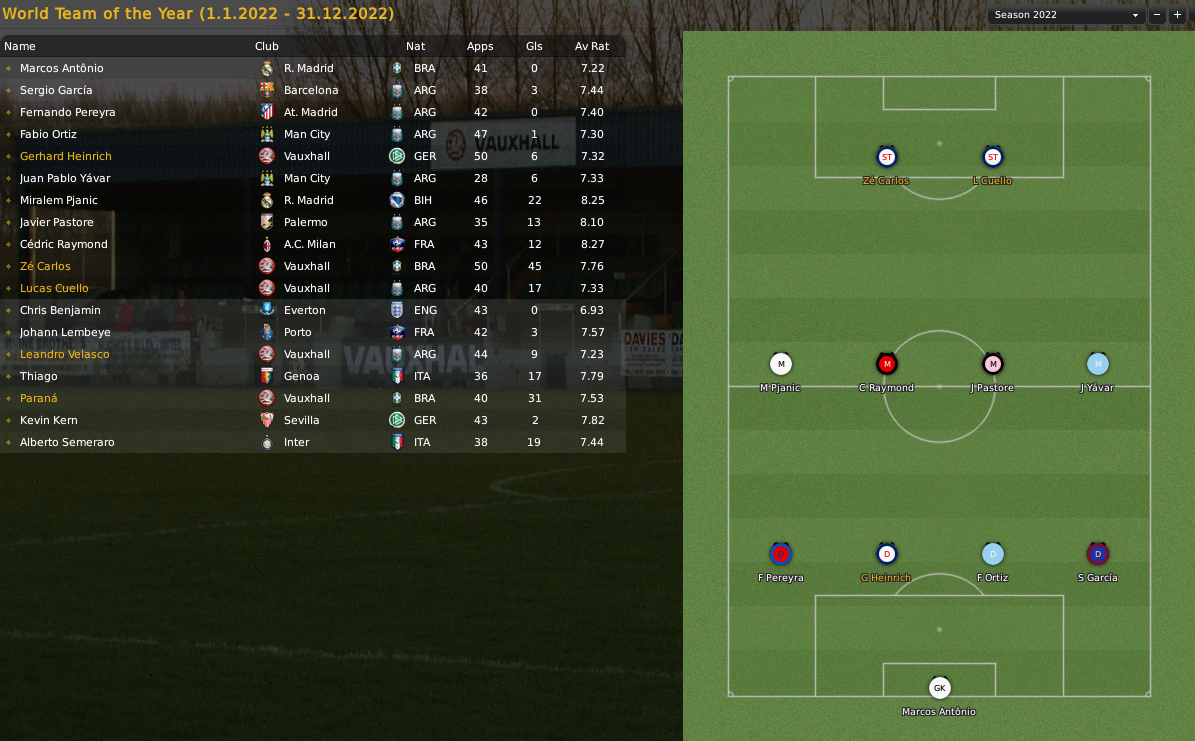Viewport: 1195px width, 741px height.
Task: Click Alberto Semeraro's name in the list
Action: (x=67, y=442)
